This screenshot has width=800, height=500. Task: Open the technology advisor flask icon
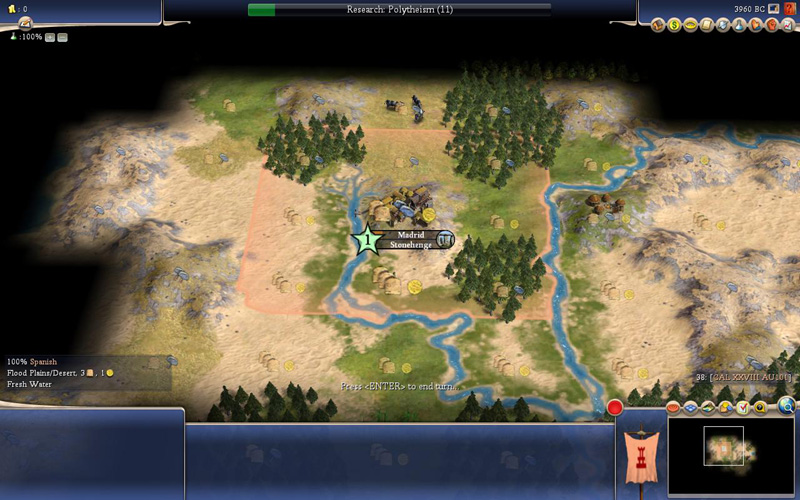pos(738,25)
